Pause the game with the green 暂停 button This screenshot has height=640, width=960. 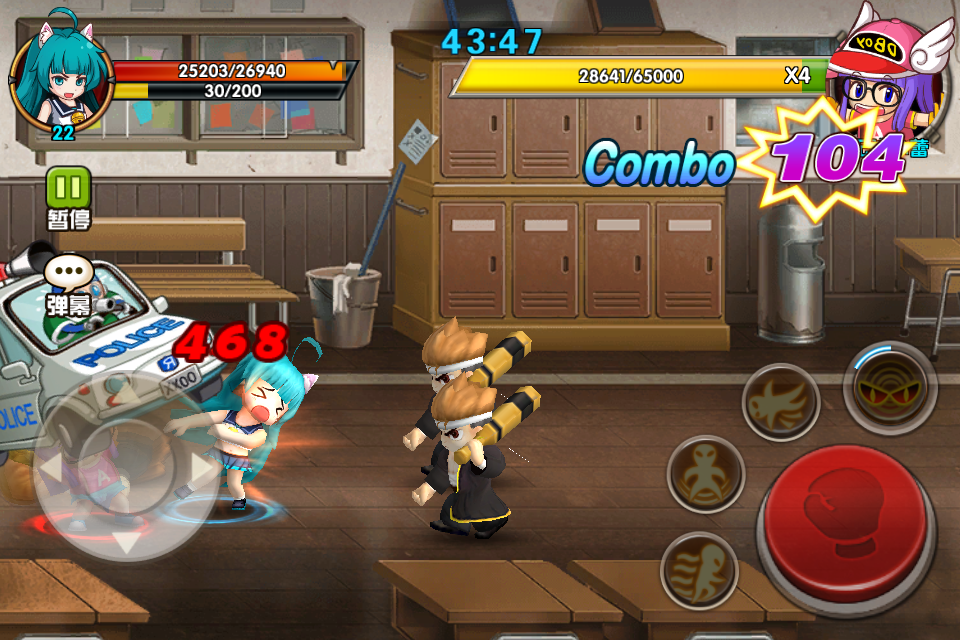tap(68, 188)
